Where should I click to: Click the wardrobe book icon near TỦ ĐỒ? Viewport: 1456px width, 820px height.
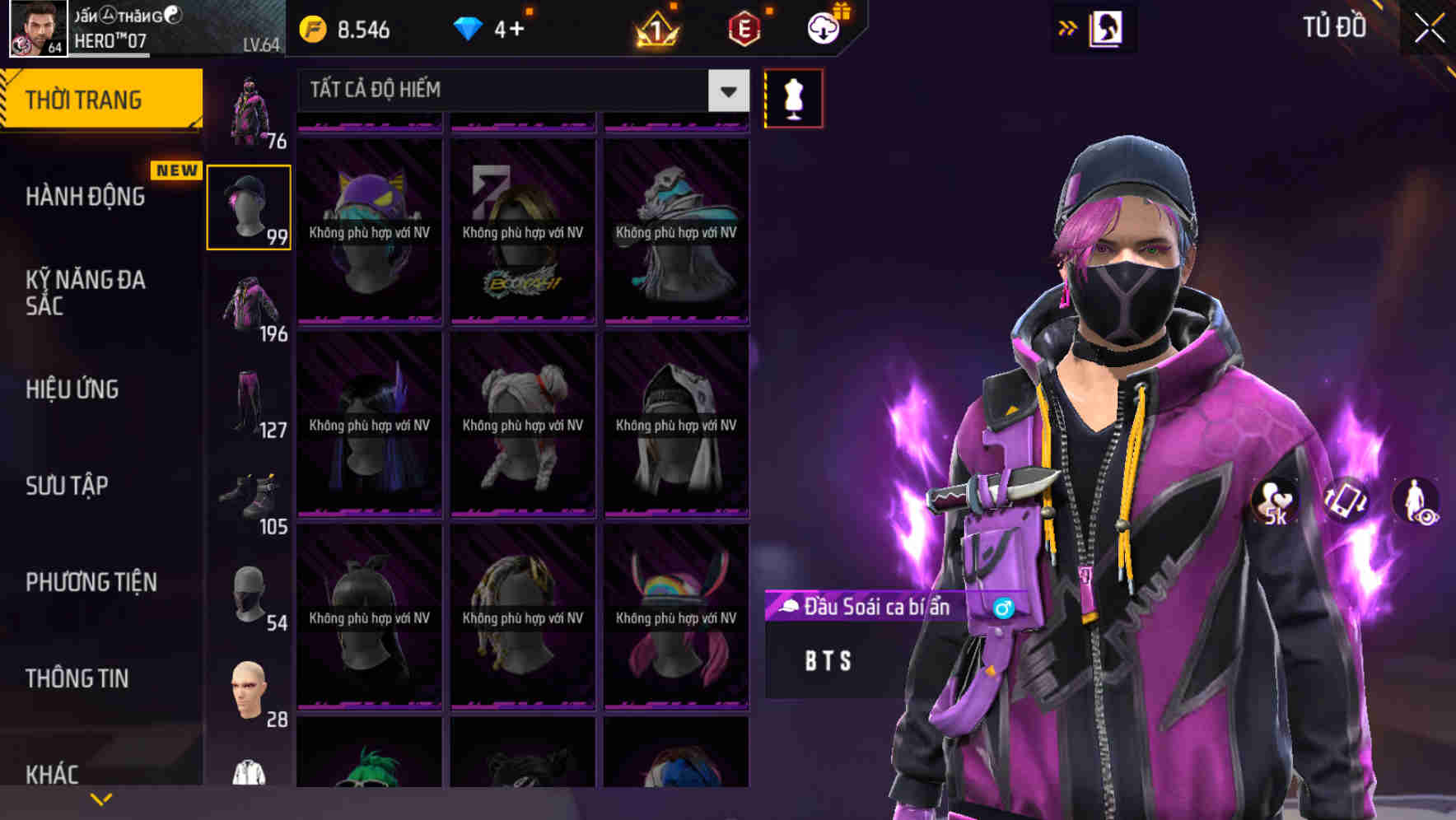click(x=1108, y=27)
